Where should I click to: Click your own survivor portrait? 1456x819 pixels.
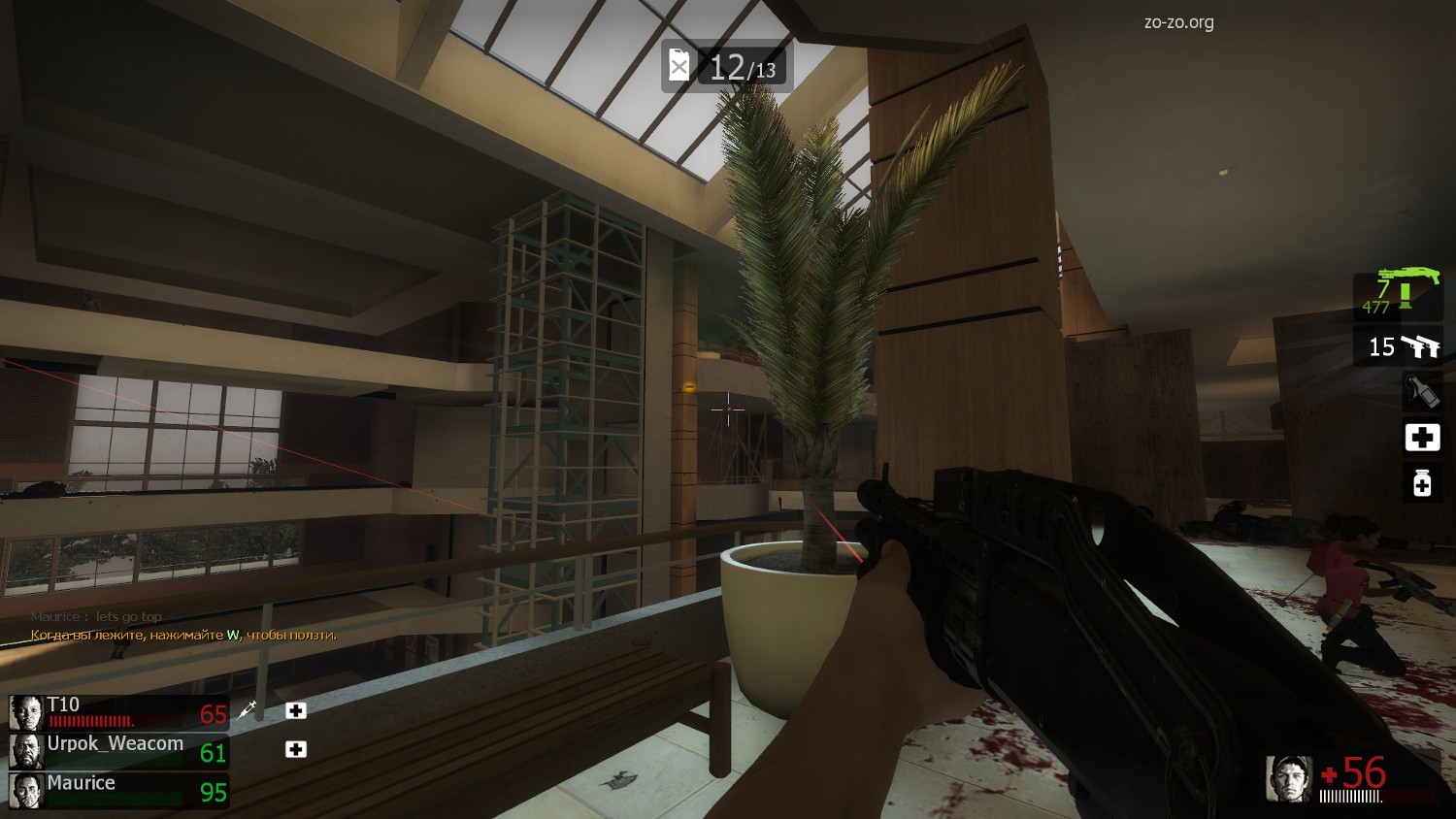click(x=1289, y=778)
